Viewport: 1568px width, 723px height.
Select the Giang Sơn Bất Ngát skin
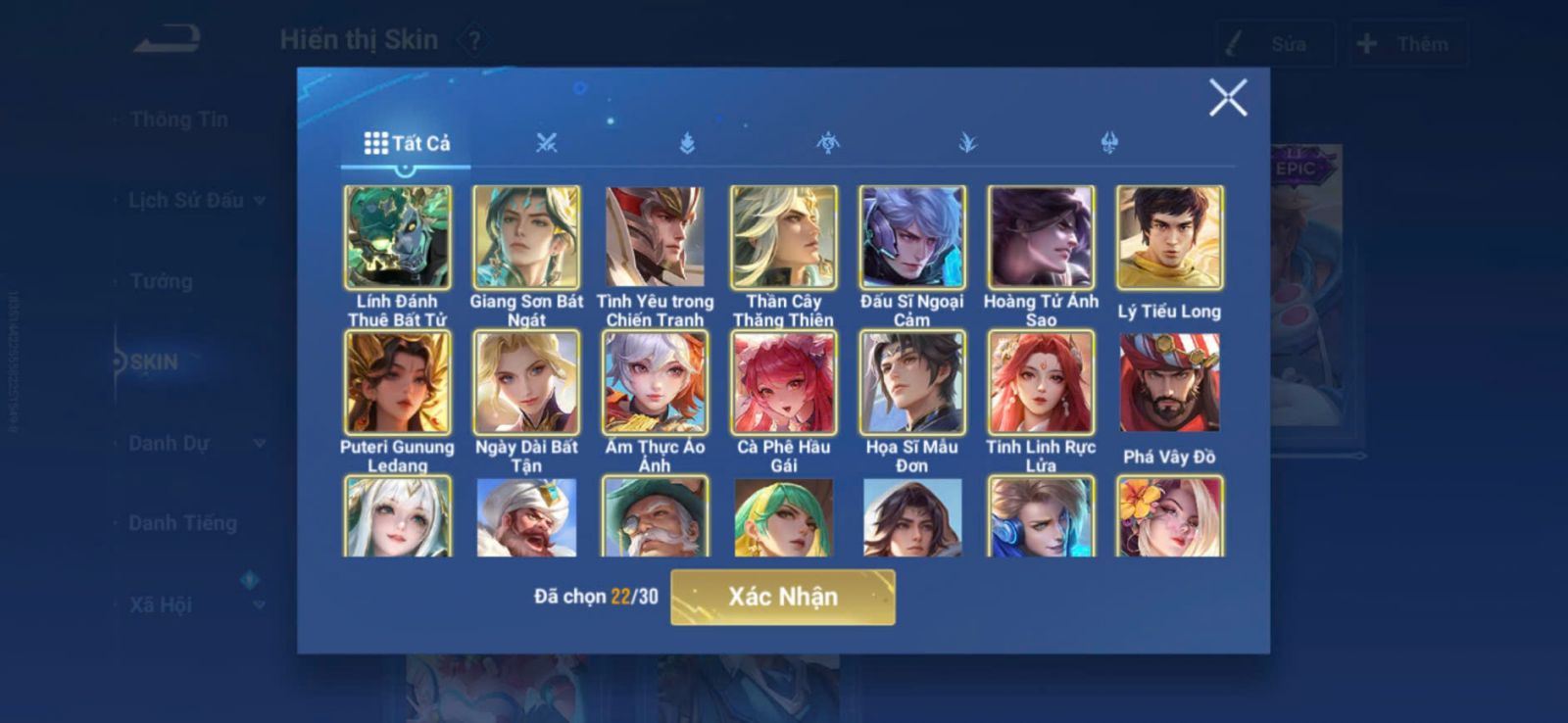(526, 237)
